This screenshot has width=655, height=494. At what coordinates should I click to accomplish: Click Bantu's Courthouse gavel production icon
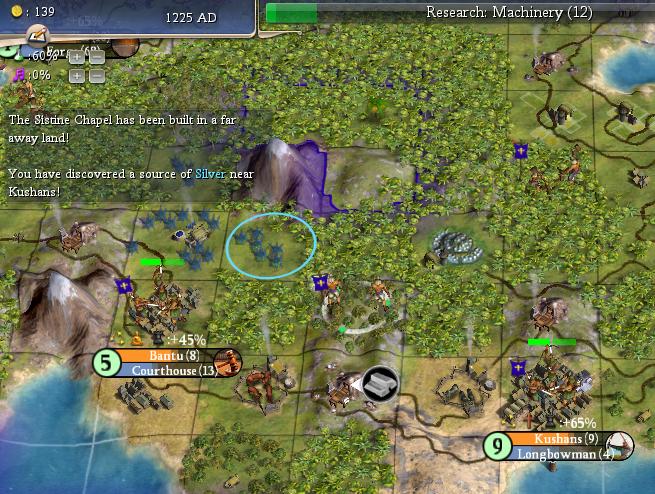click(x=226, y=363)
